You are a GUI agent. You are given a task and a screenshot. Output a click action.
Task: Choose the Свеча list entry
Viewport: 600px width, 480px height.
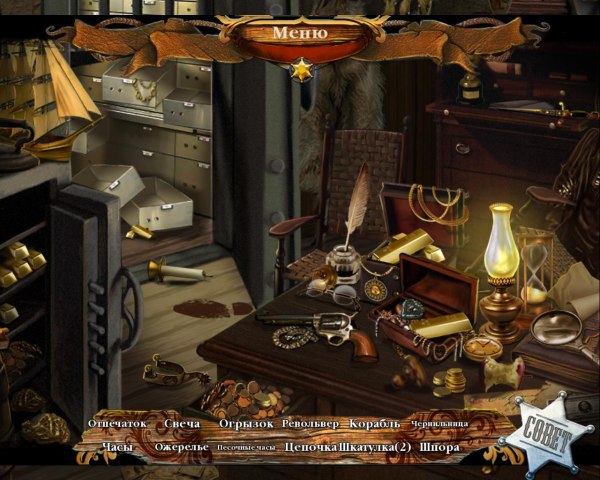tap(182, 424)
